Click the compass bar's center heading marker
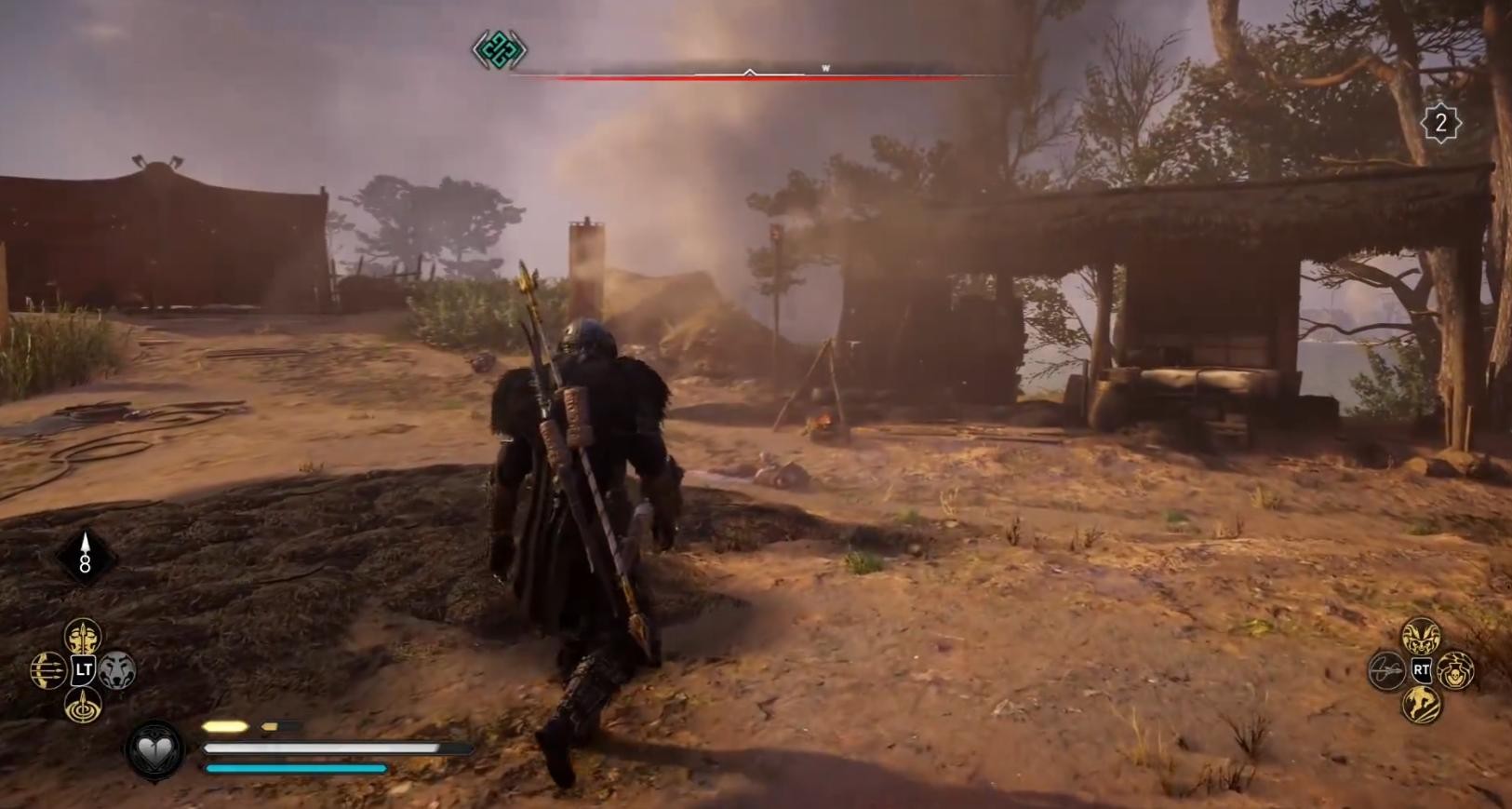 tap(749, 72)
